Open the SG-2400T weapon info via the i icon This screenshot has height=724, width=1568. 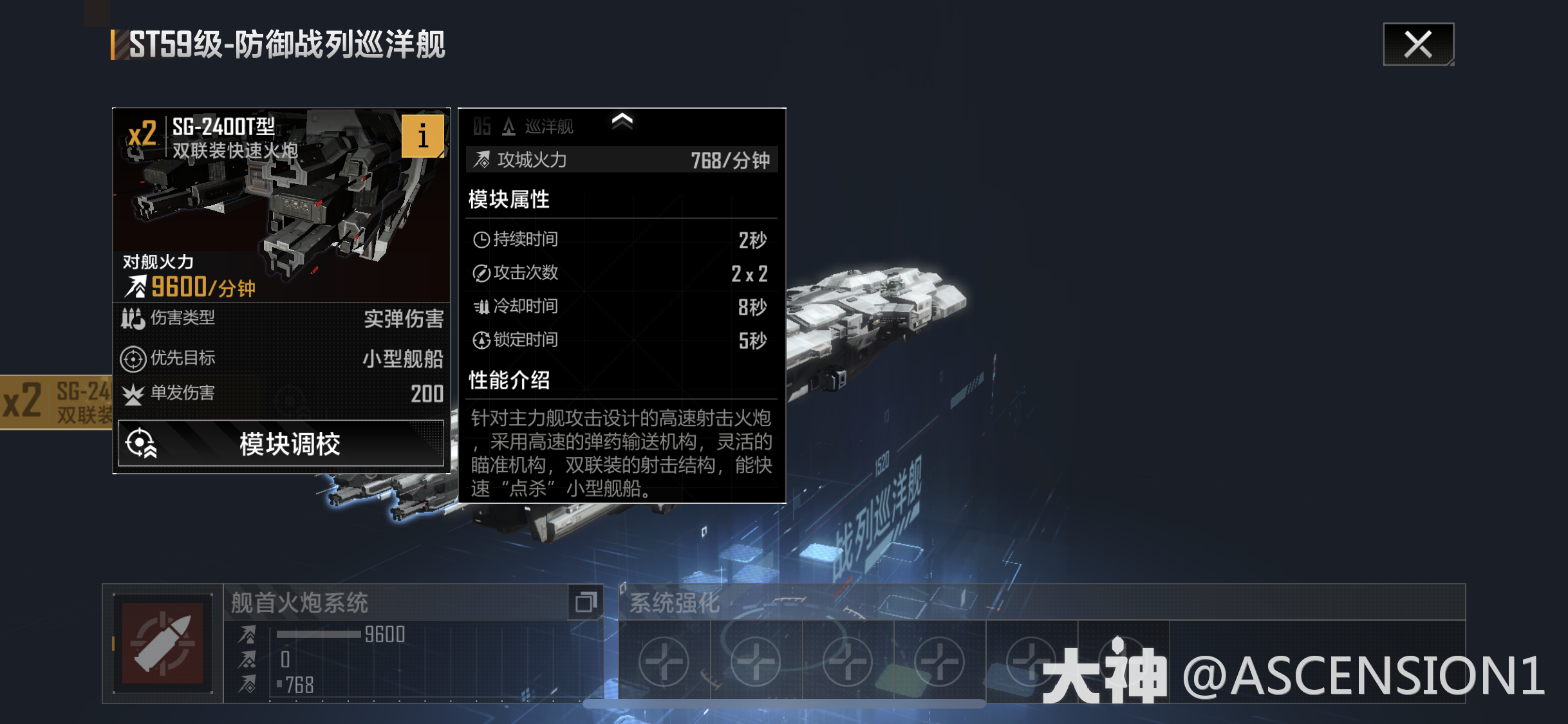point(423,135)
